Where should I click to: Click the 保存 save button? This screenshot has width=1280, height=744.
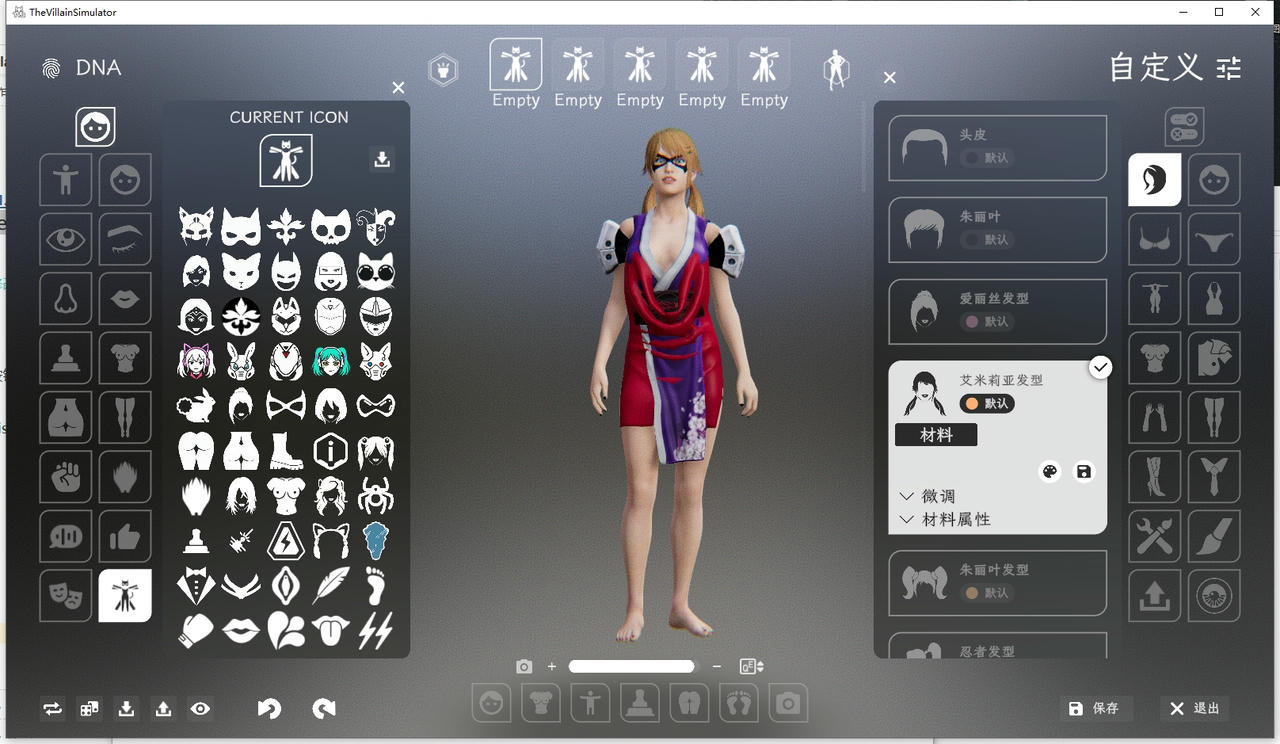point(1096,708)
